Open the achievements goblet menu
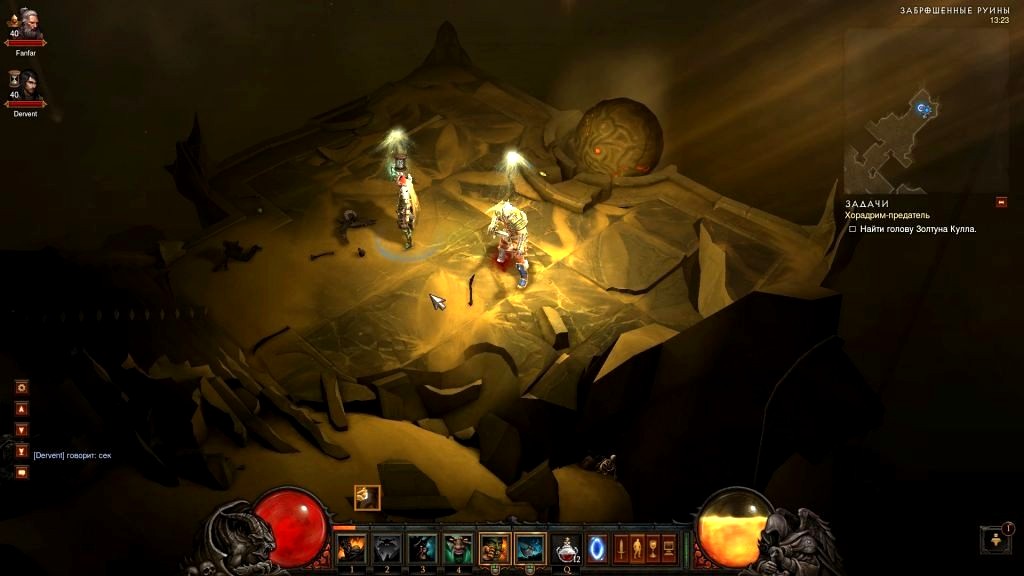The width and height of the screenshot is (1024, 576). pos(652,548)
